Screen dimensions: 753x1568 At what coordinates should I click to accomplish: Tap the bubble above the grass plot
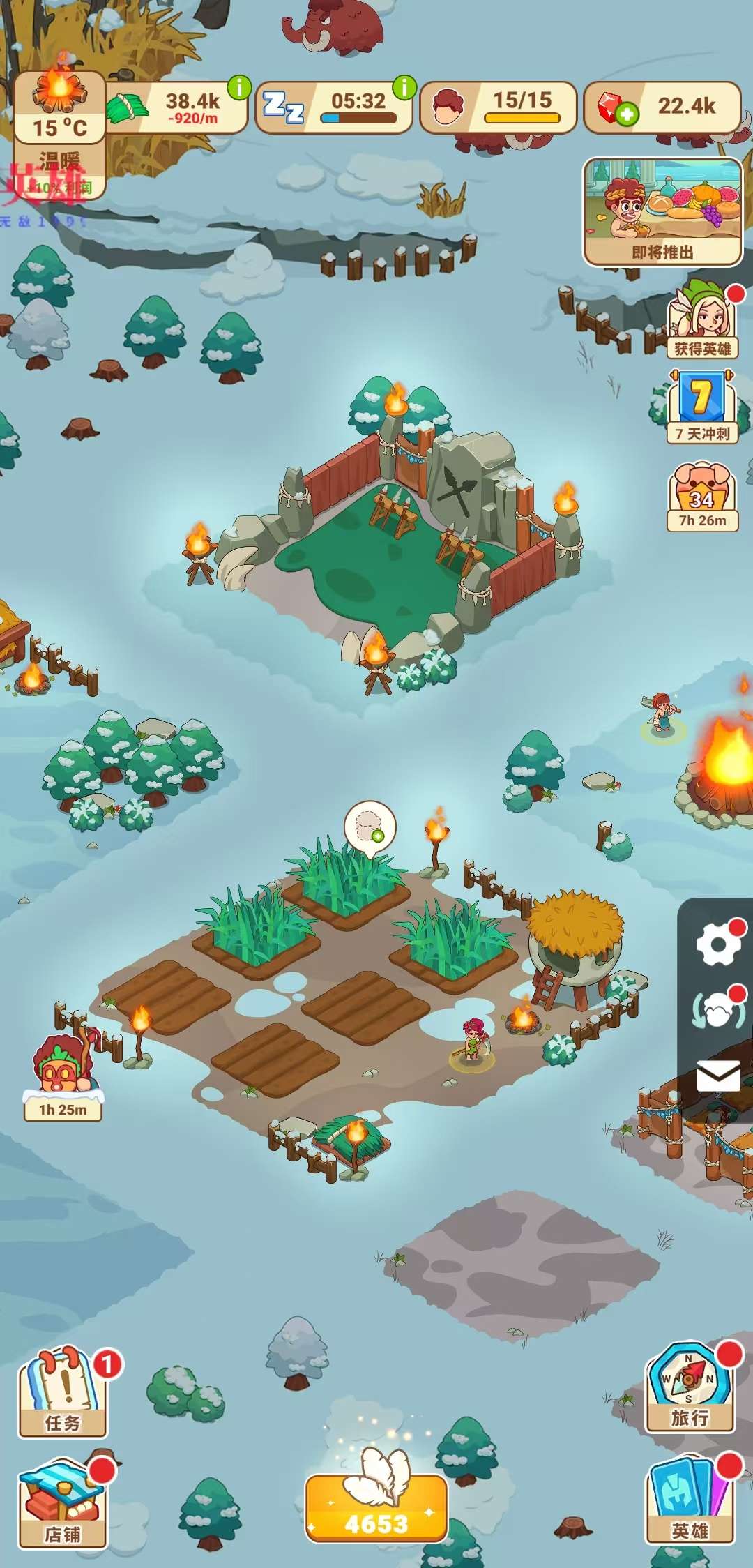[x=370, y=827]
